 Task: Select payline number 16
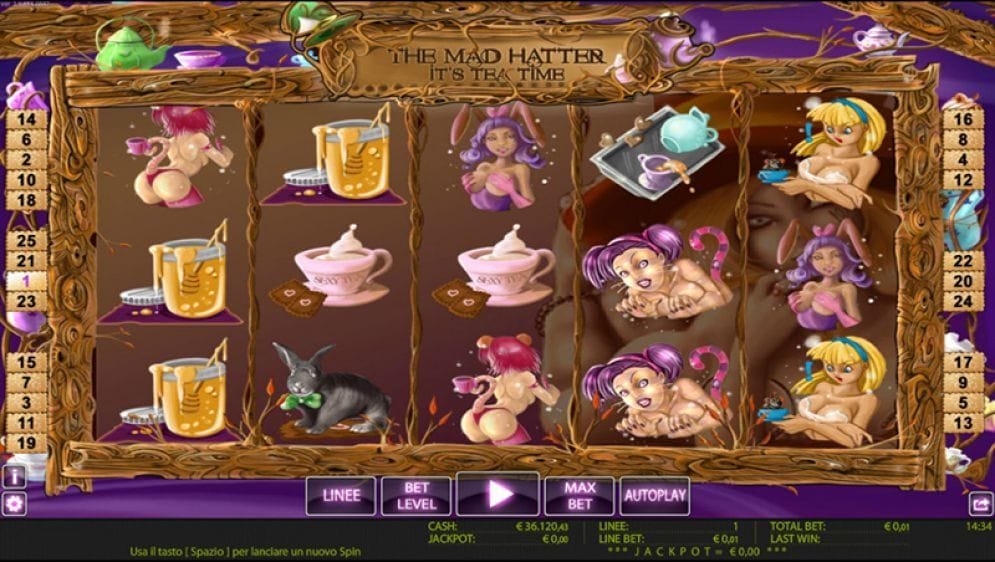point(963,119)
